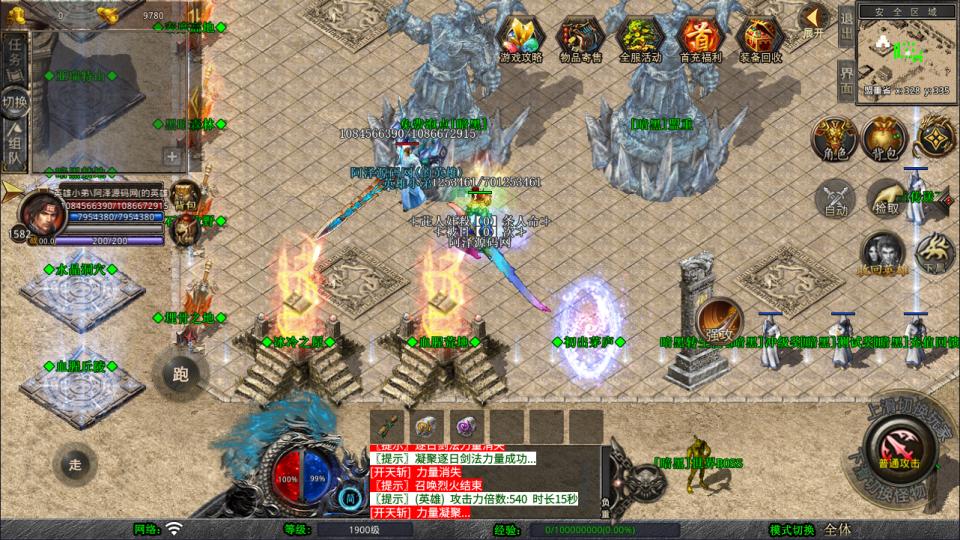
Task: Tap the 跑 run button
Action: click(180, 374)
